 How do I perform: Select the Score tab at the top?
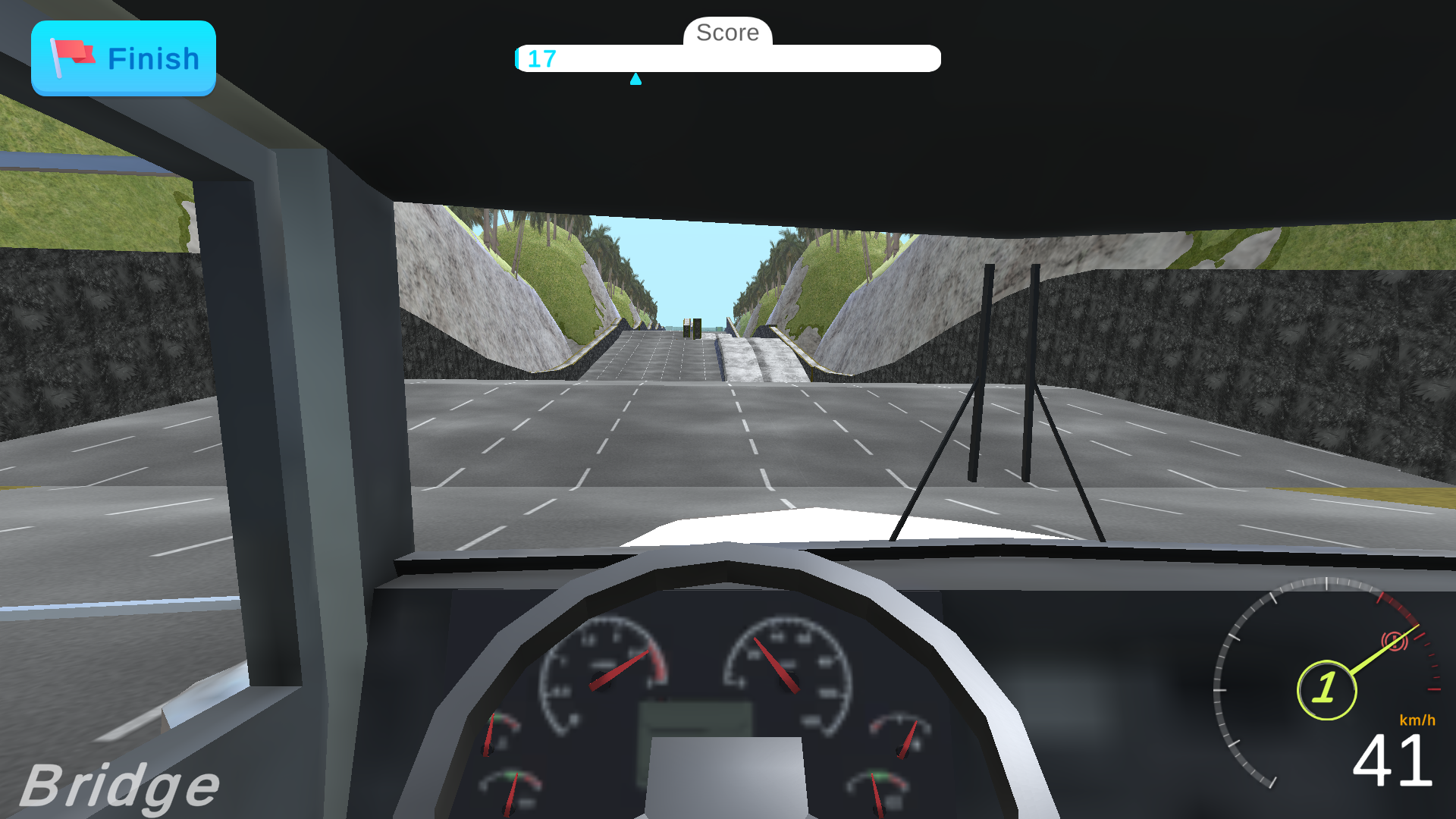(727, 33)
